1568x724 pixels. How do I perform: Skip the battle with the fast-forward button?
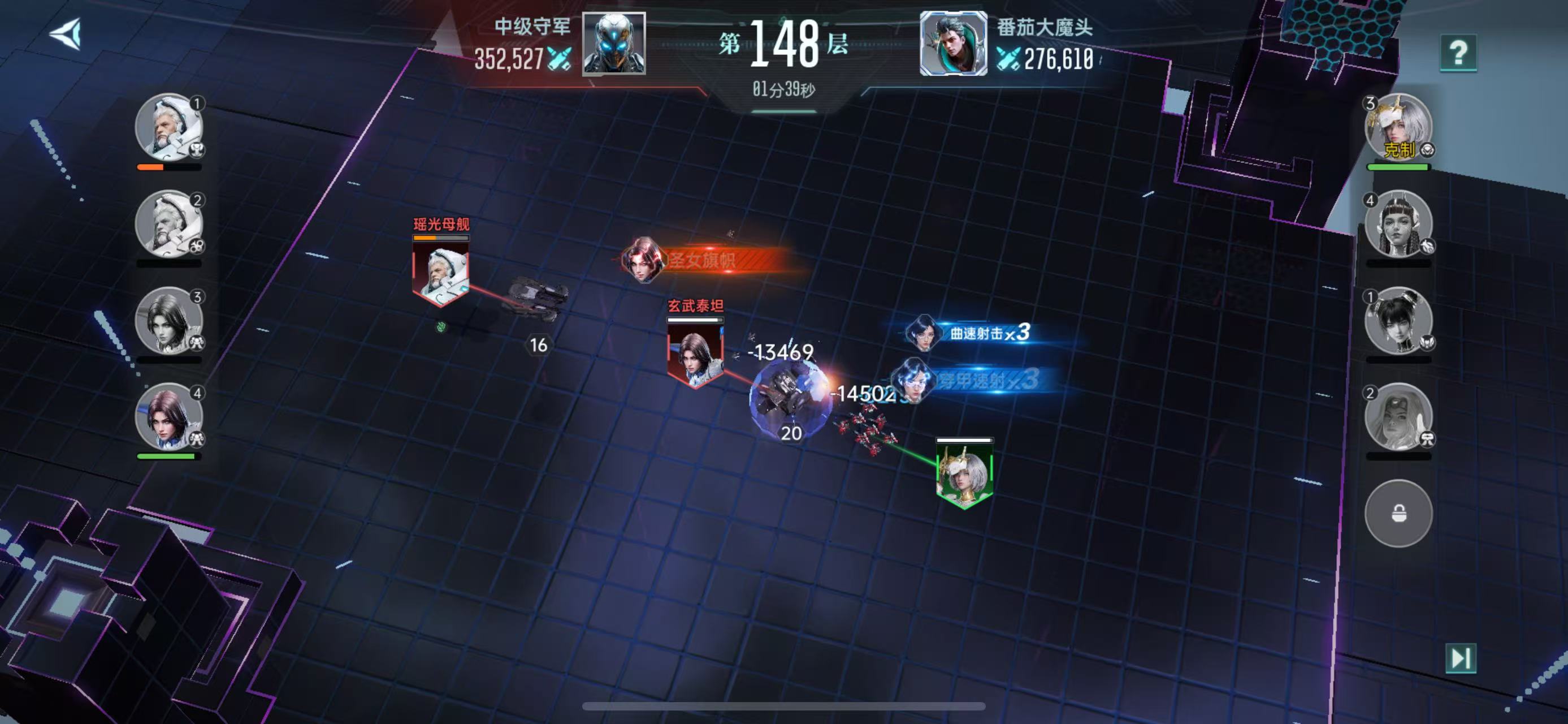(1460, 658)
